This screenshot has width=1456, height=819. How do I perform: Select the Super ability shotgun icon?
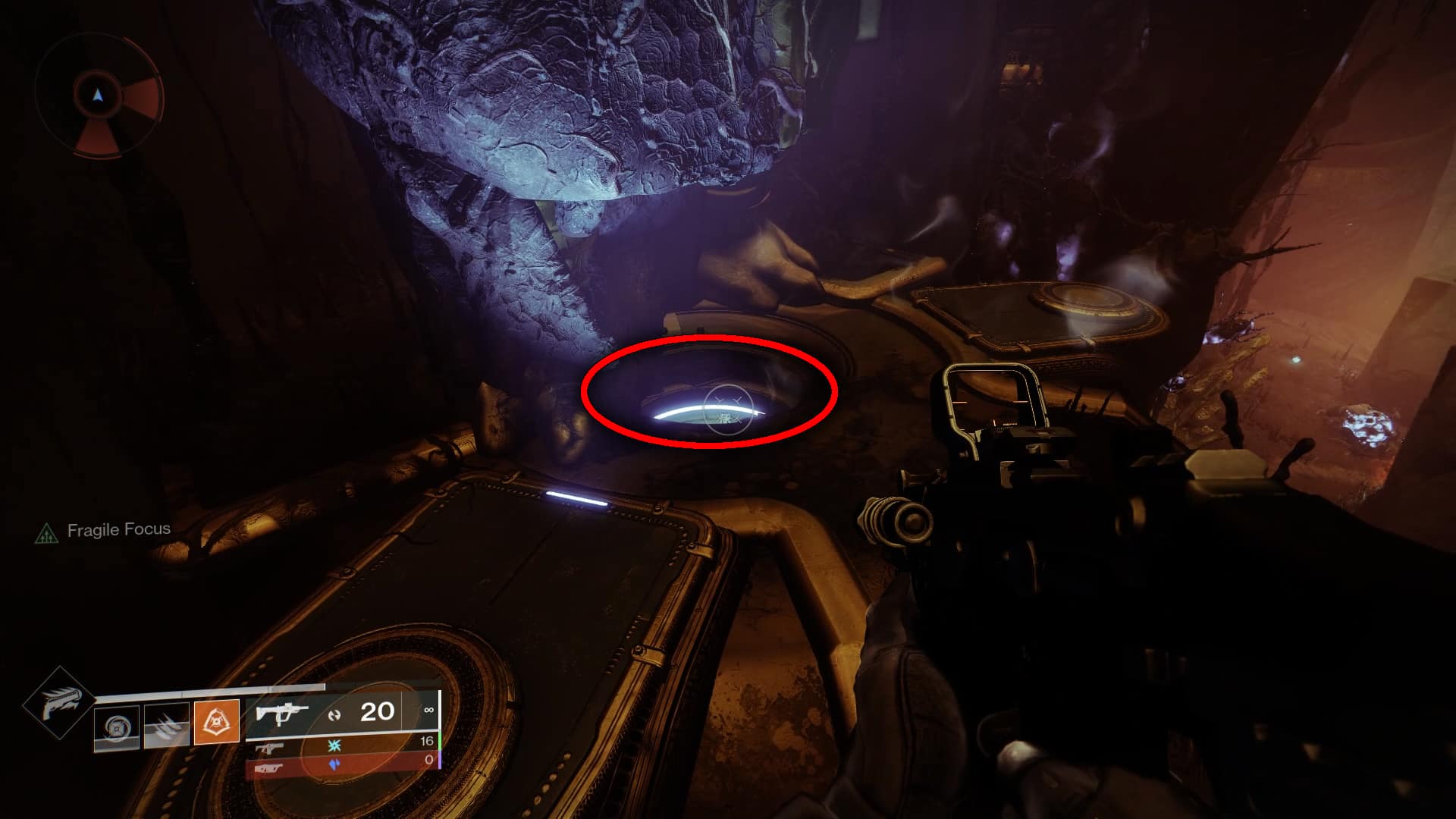pyautogui.click(x=59, y=701)
